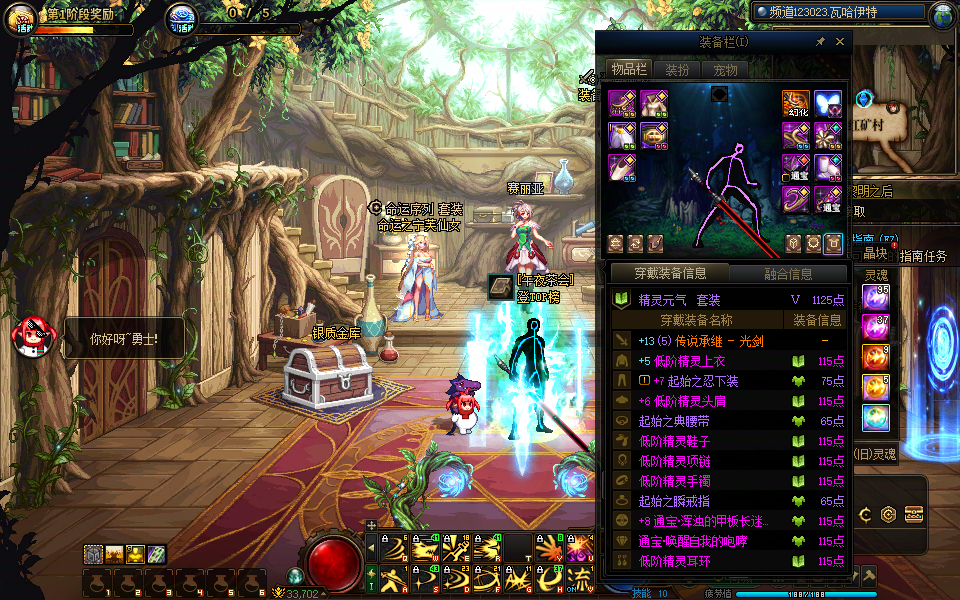Screen dimensions: 960x600
Task: Click the 传说承继 - 光剑 weapon row
Action: point(730,341)
